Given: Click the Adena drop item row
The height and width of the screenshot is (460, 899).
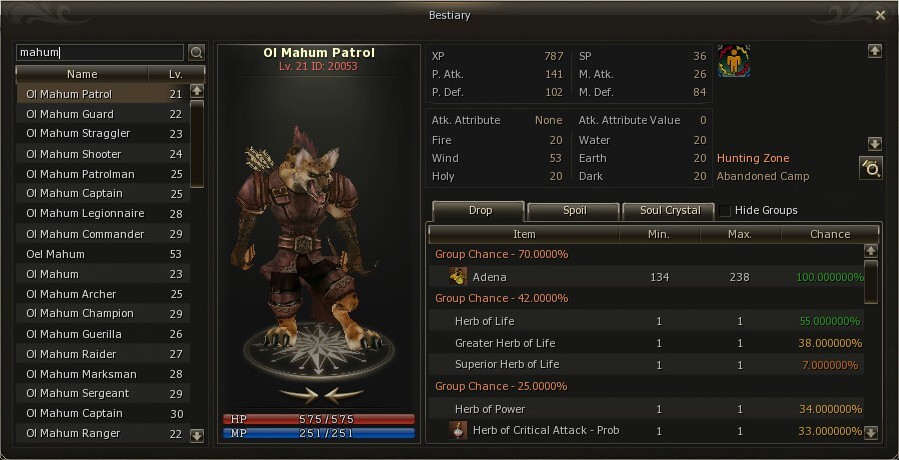Looking at the screenshot, I should (x=640, y=277).
